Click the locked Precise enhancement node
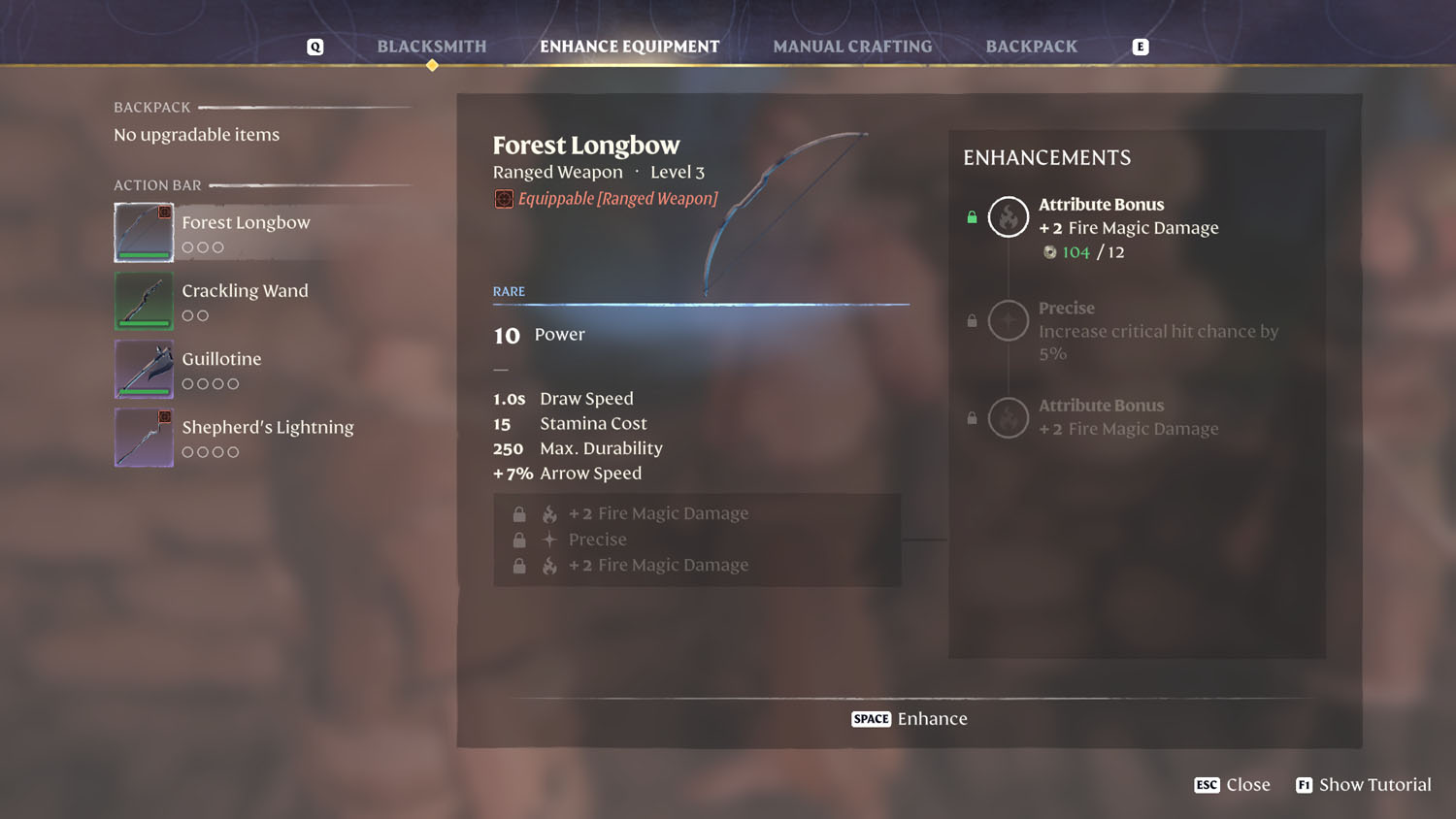The image size is (1456, 819). click(x=1009, y=320)
